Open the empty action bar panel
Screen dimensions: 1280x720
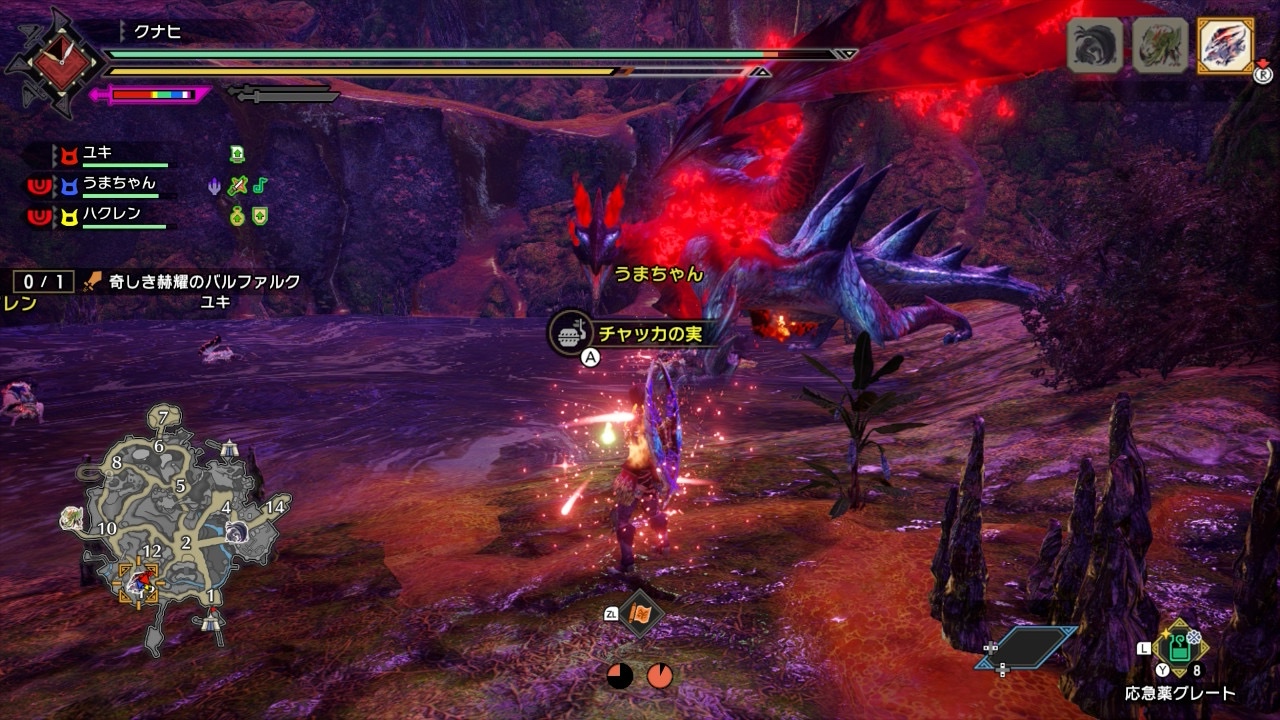pos(1028,647)
